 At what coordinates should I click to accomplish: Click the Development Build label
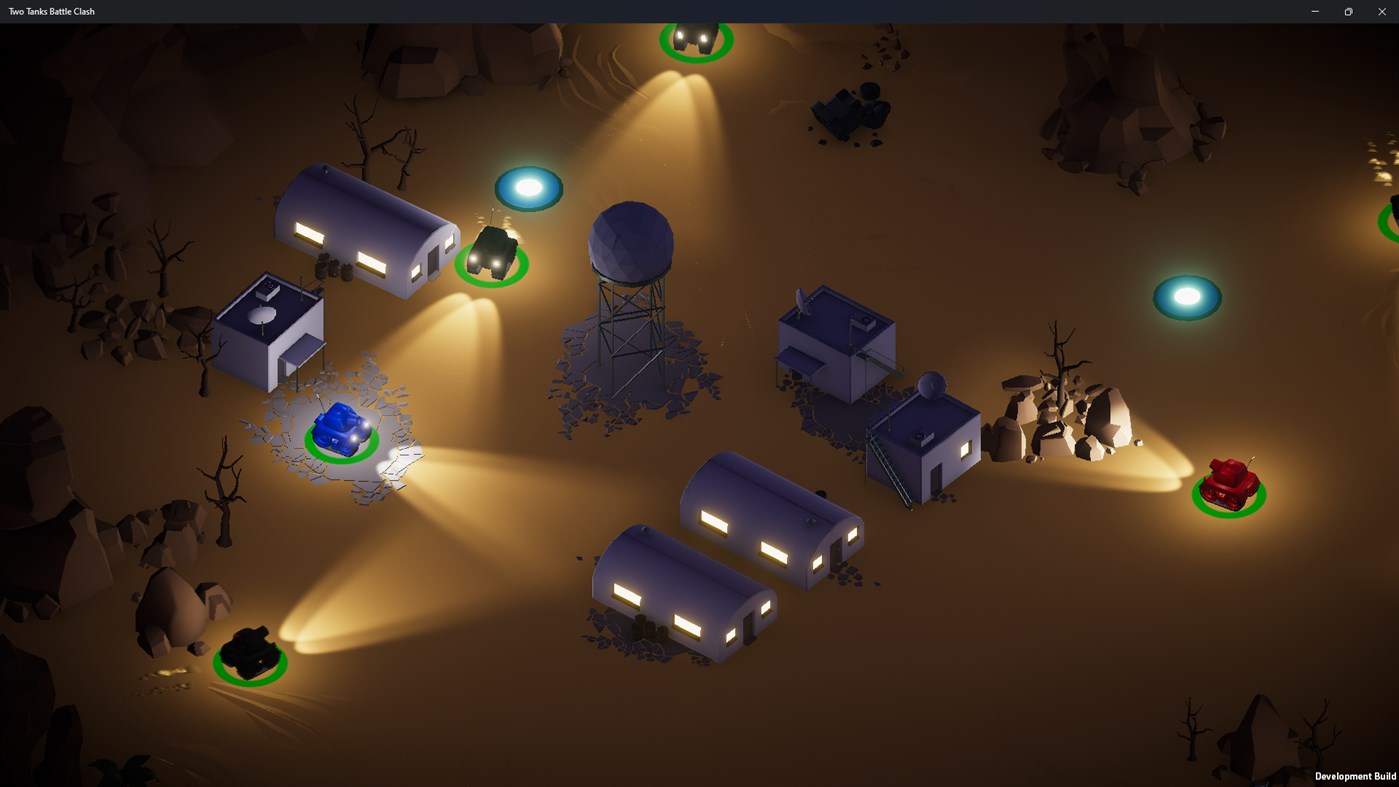pyautogui.click(x=1354, y=775)
